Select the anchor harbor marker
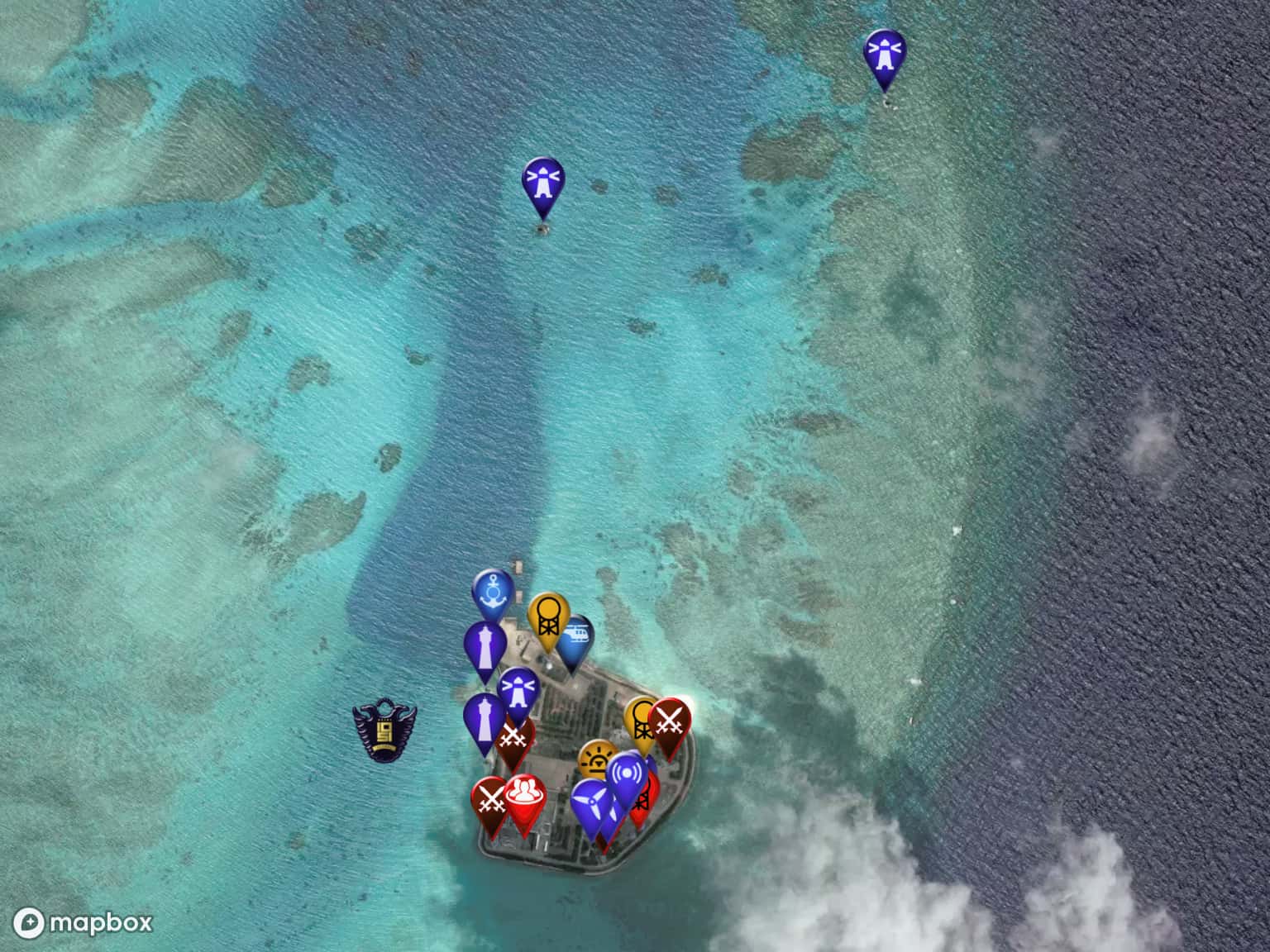 pos(493,592)
